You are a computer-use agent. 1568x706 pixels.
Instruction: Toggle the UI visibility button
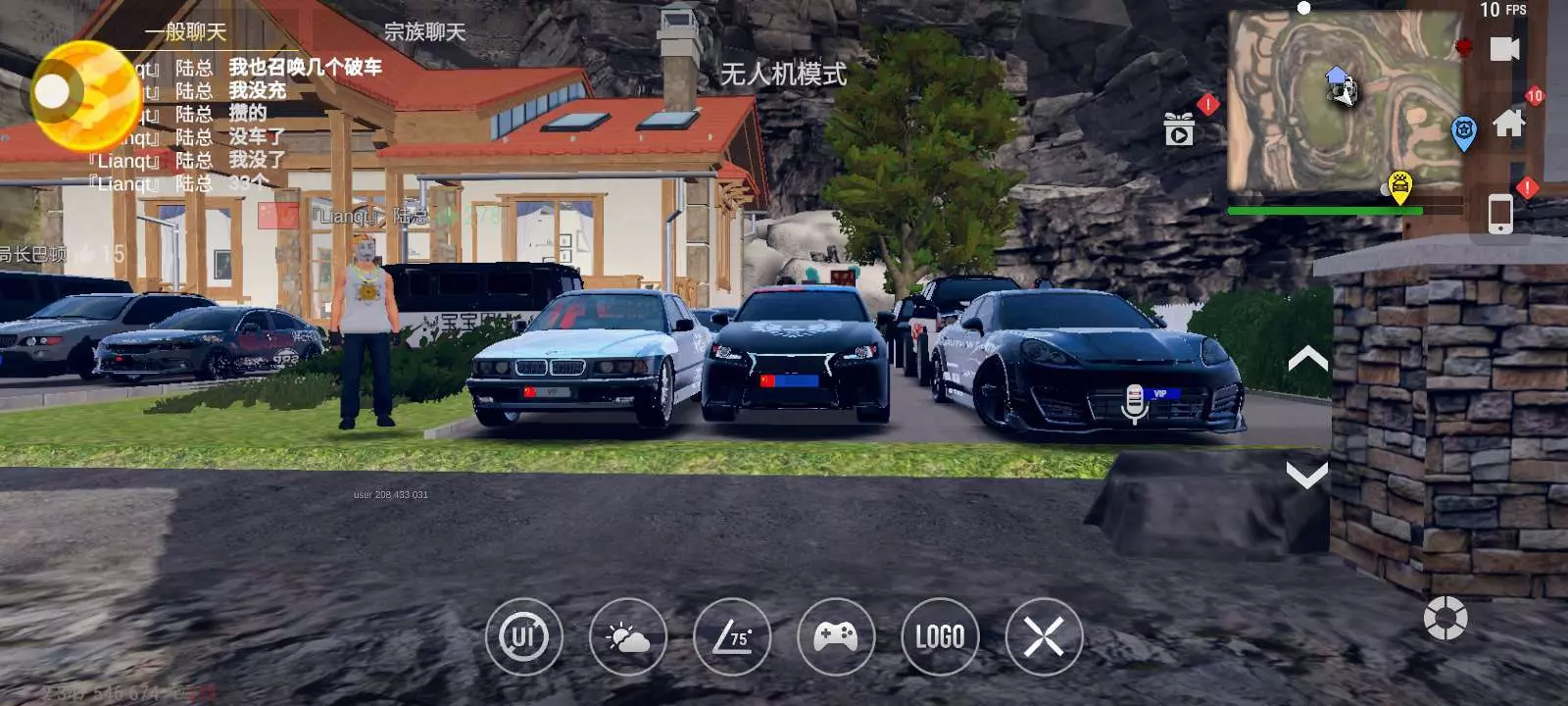524,637
